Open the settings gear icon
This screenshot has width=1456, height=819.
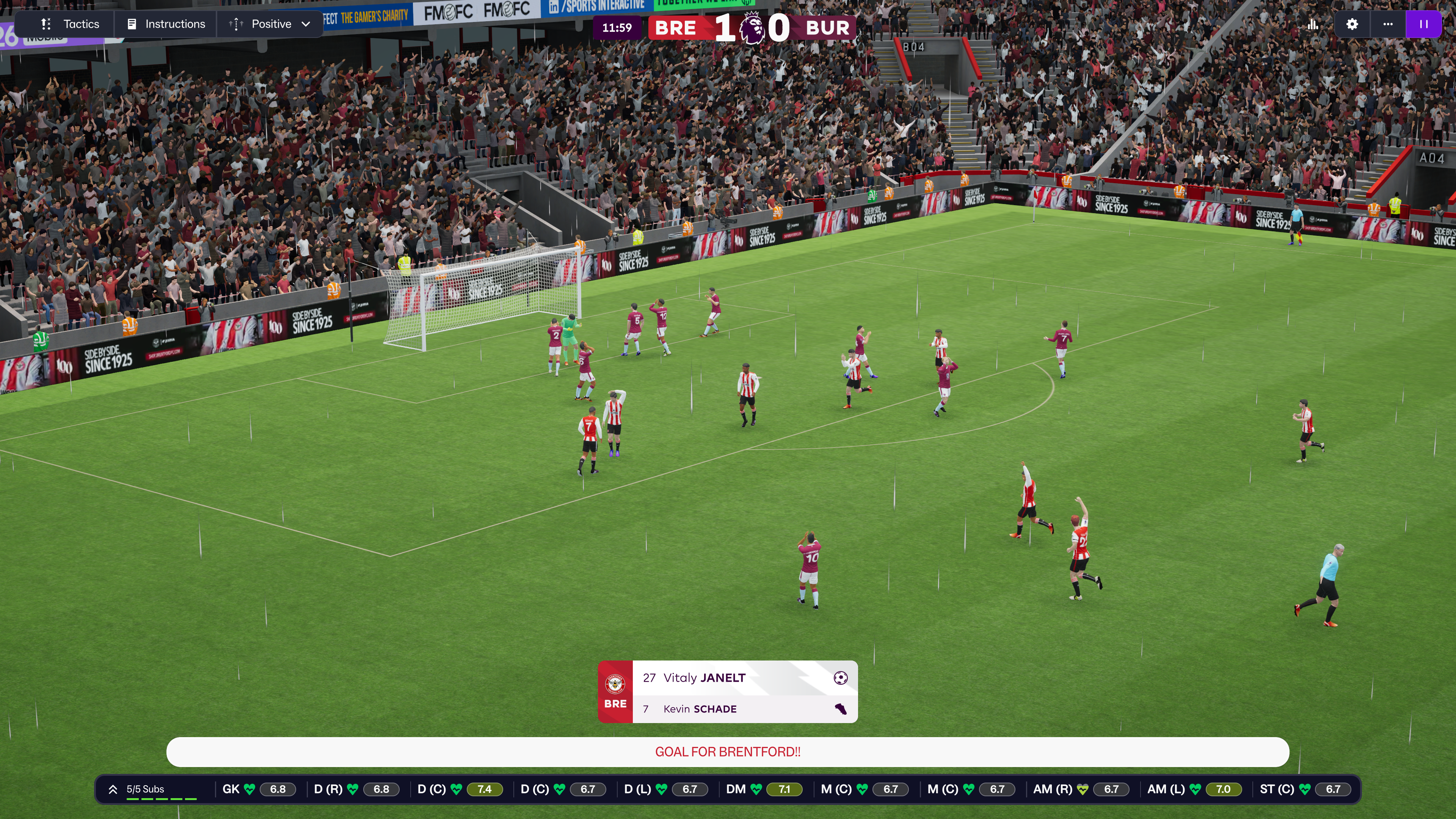(x=1352, y=24)
